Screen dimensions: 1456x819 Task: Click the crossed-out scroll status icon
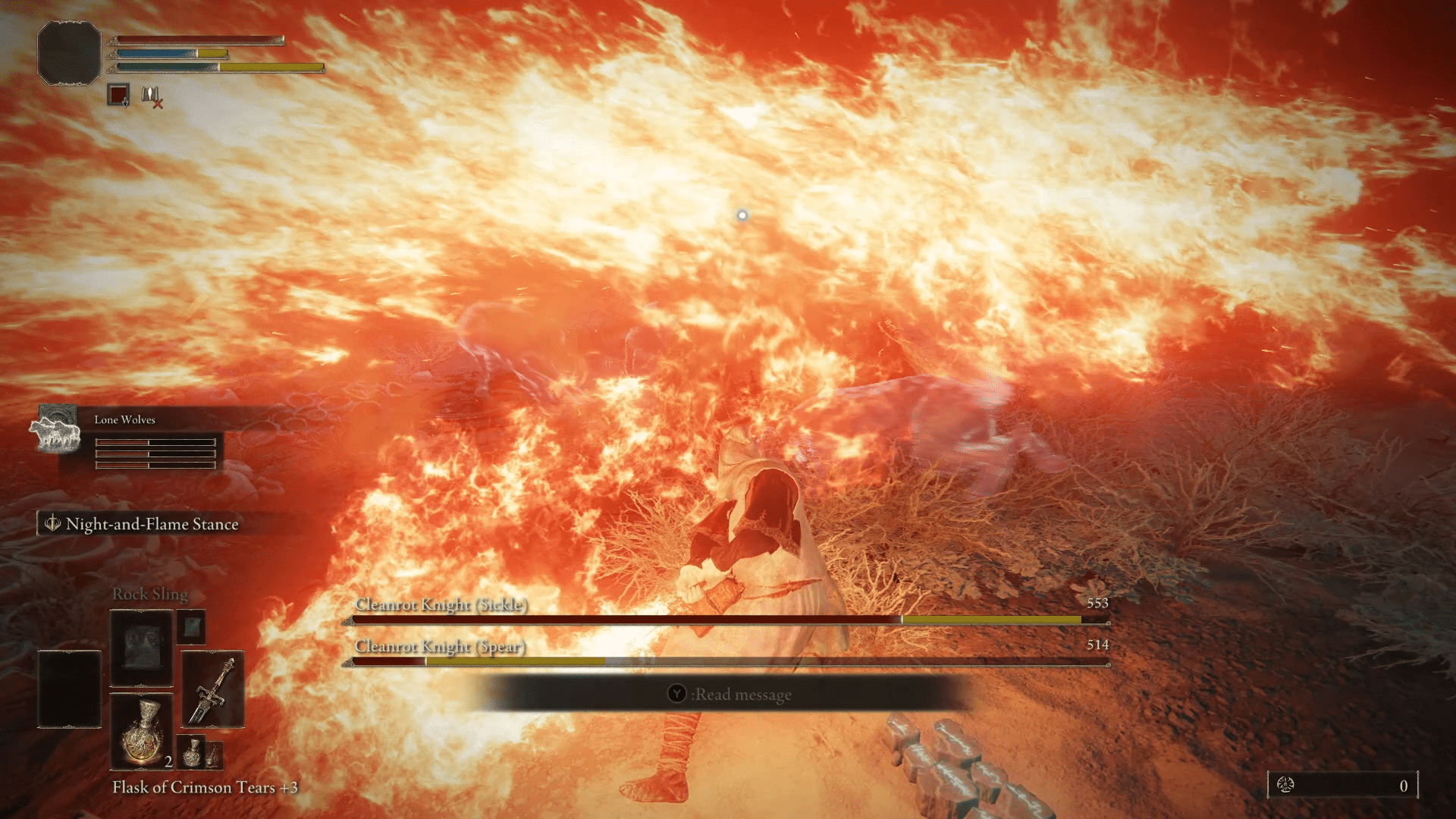(152, 96)
